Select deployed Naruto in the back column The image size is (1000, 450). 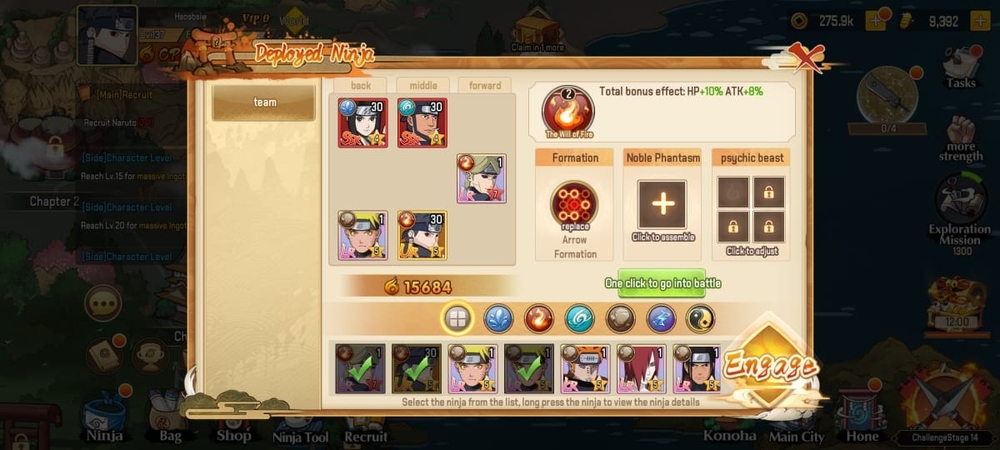tap(362, 235)
